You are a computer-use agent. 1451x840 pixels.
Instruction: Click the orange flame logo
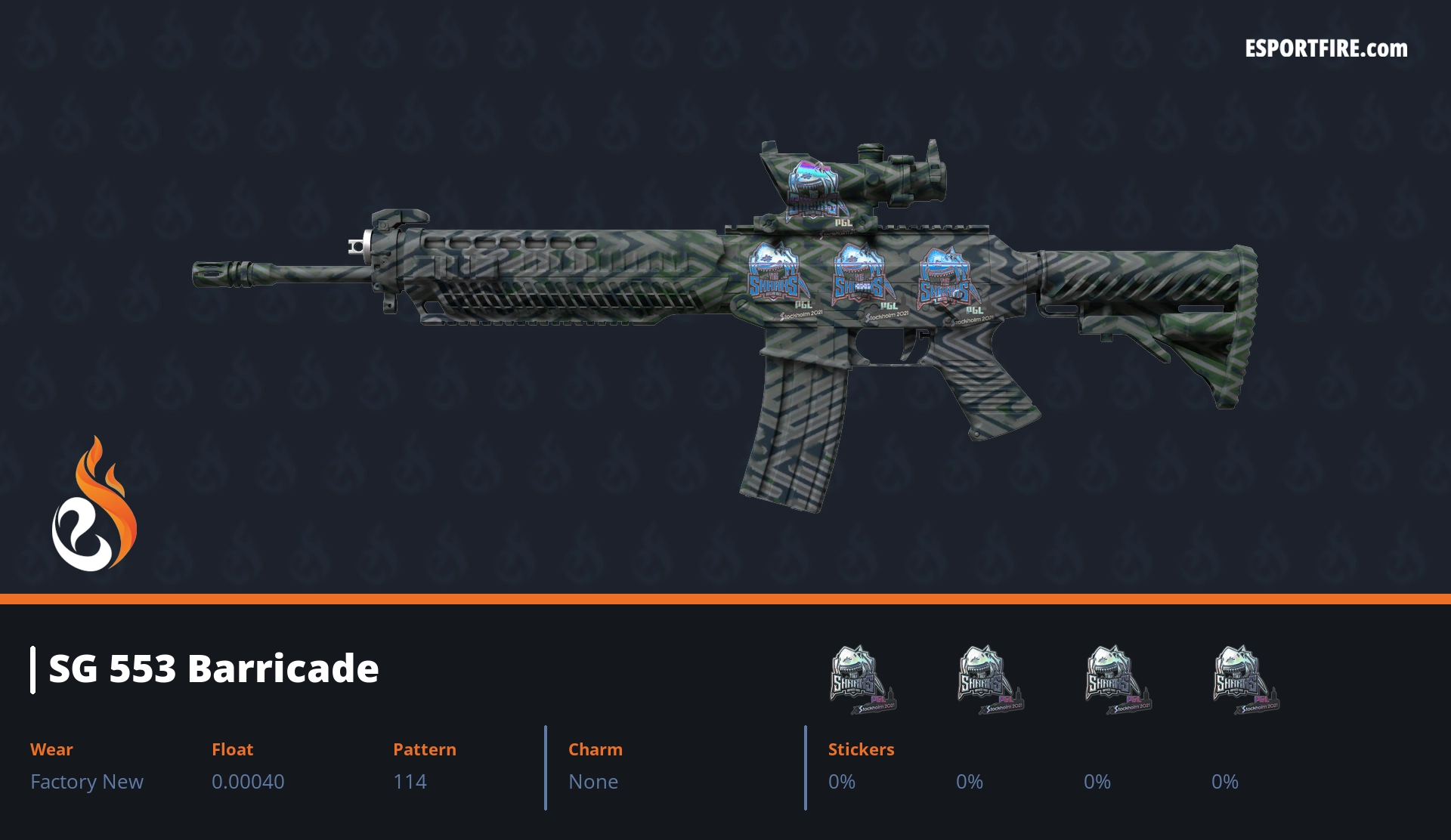tap(94, 505)
